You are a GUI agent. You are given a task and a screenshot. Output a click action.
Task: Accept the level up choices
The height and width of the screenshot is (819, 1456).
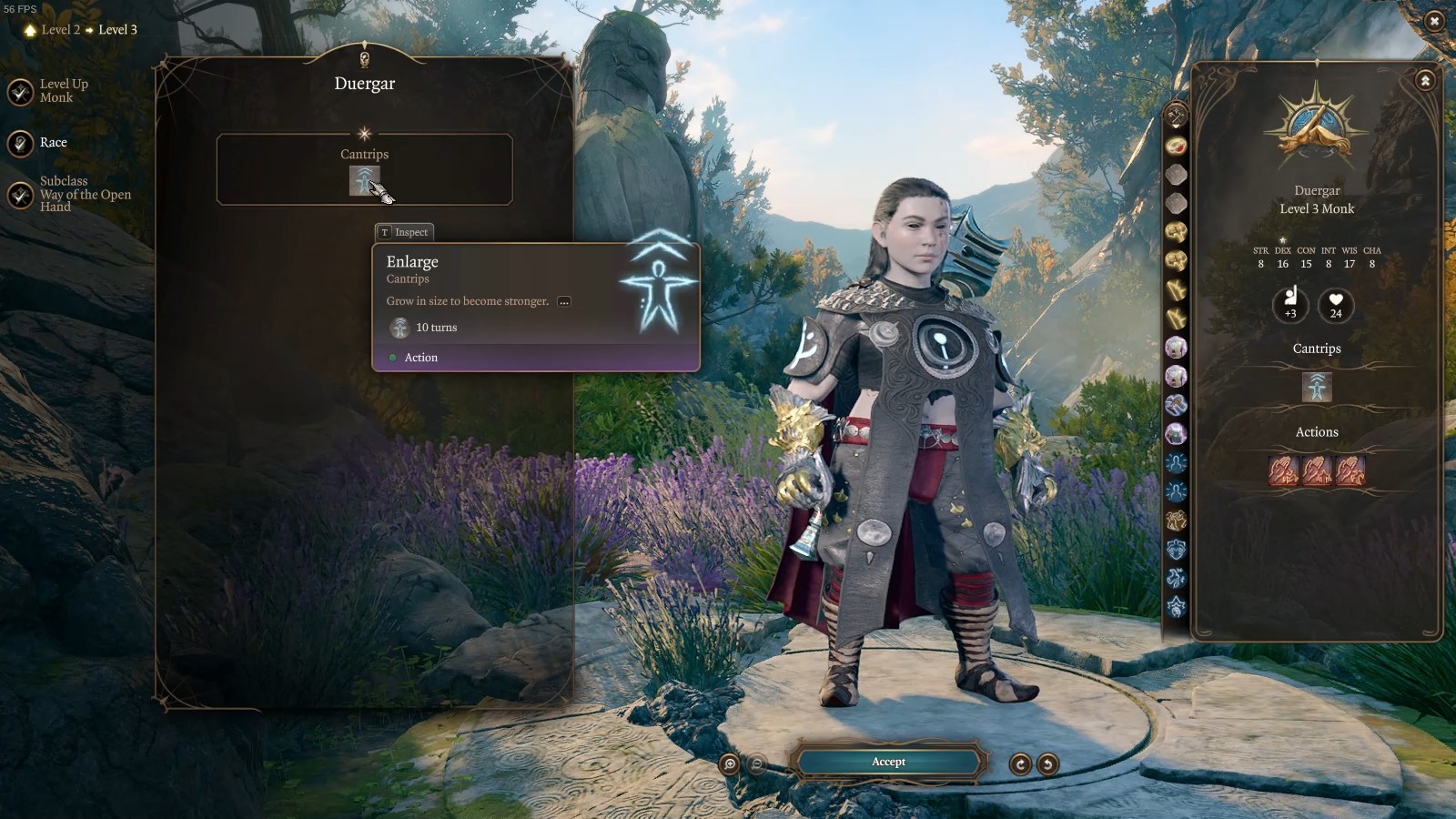[x=888, y=762]
